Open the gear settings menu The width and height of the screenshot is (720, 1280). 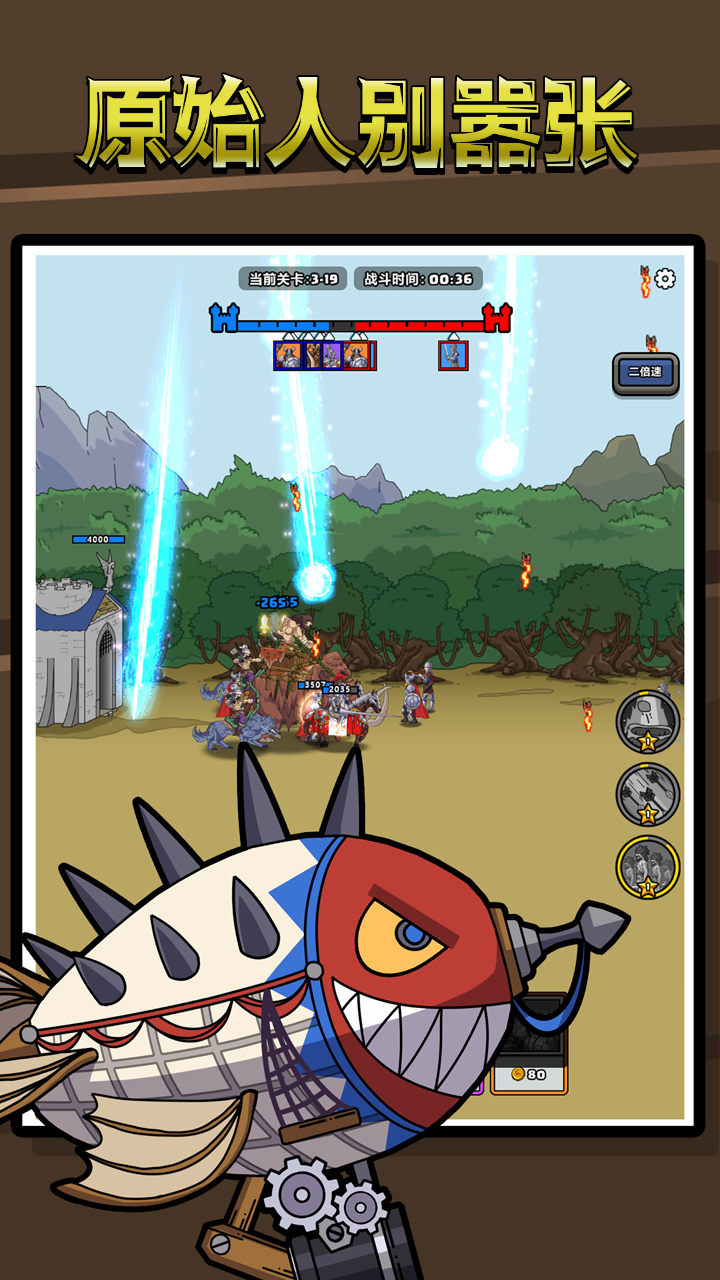(x=665, y=279)
